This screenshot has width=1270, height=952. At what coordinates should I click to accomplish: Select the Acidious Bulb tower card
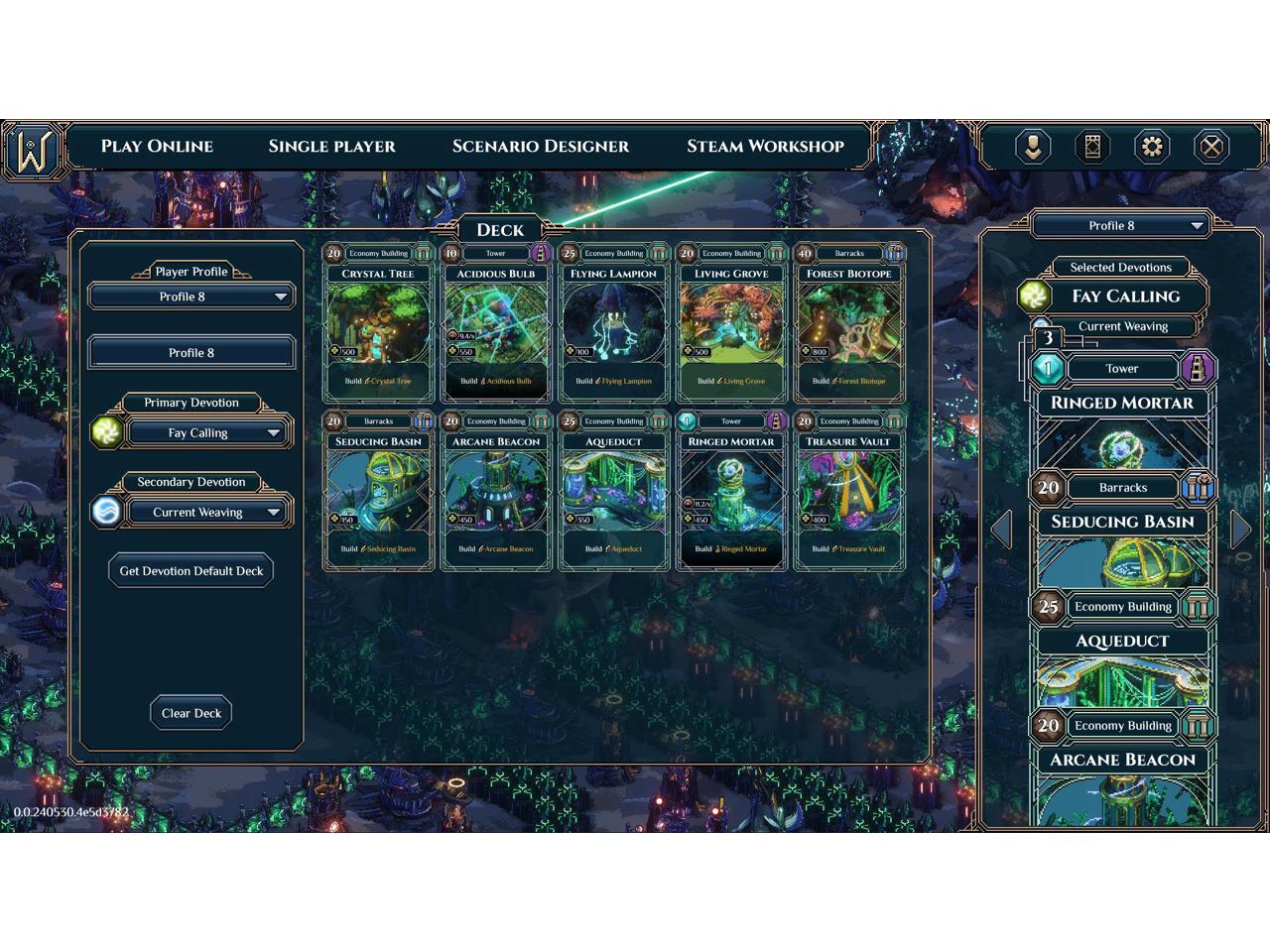click(x=496, y=322)
